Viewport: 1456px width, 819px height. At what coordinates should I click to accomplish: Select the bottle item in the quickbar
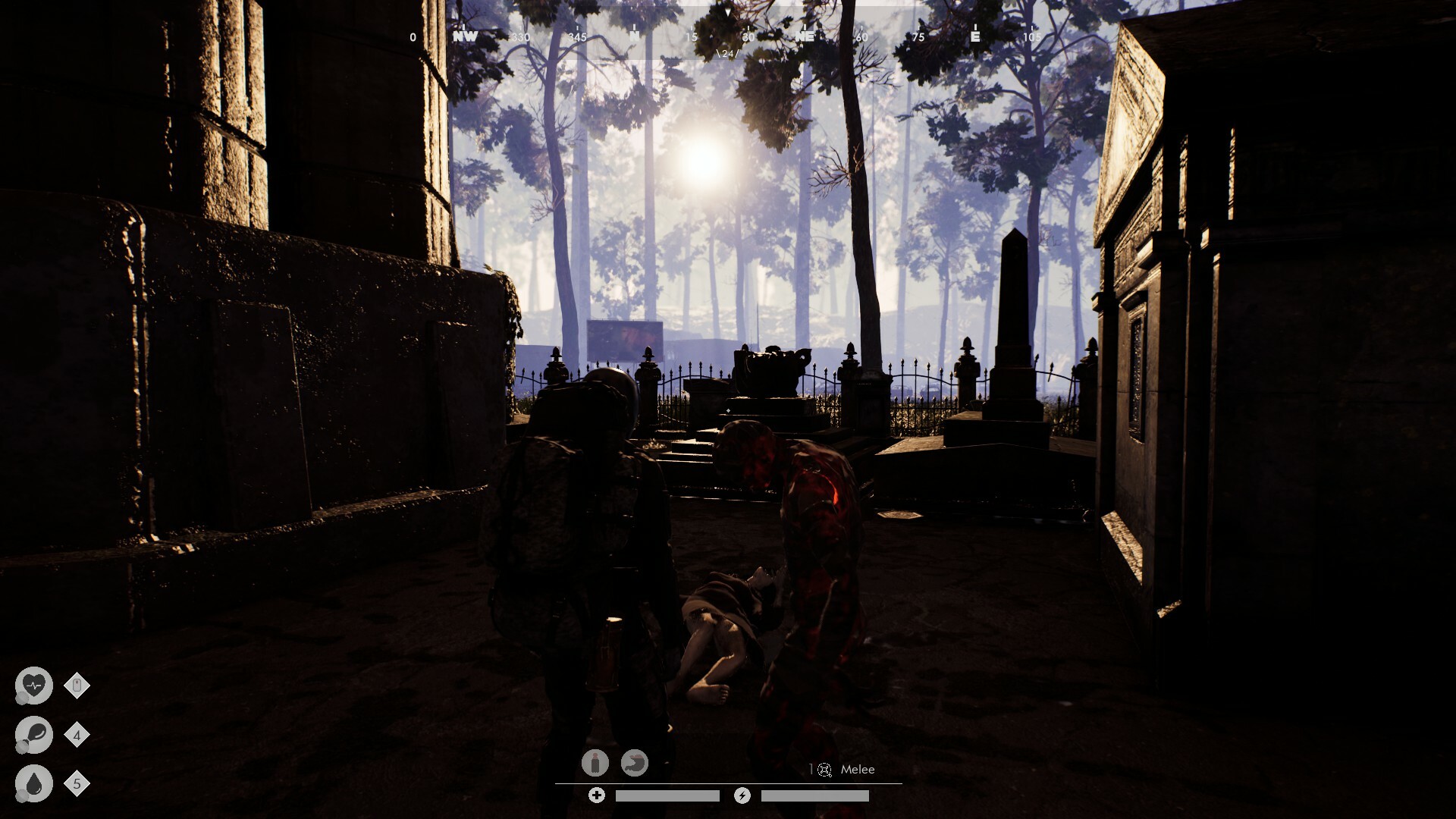[595, 764]
